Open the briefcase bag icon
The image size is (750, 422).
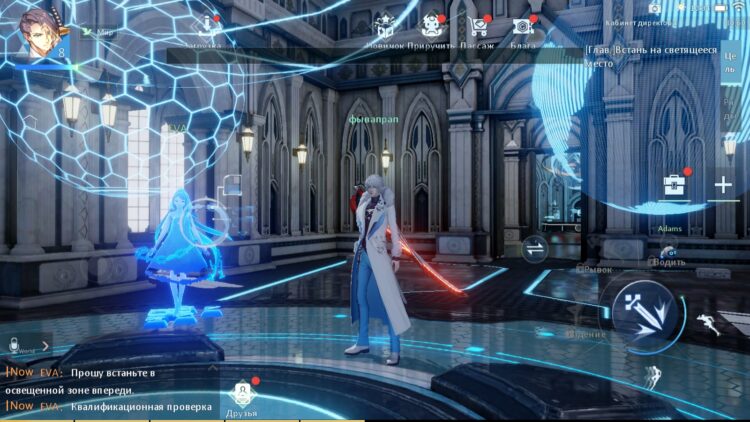674,185
